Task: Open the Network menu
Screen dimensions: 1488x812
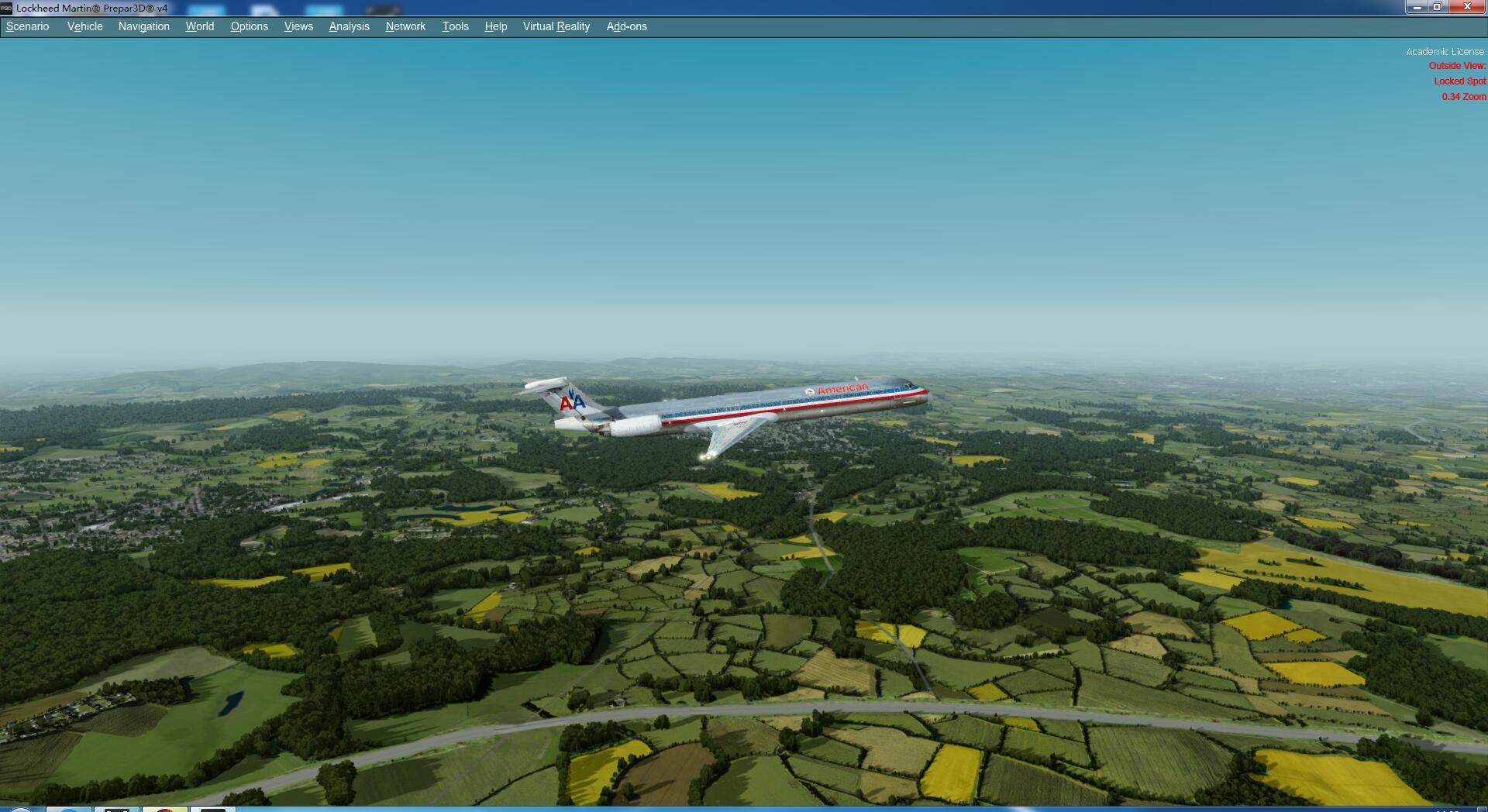Action: pos(405,26)
